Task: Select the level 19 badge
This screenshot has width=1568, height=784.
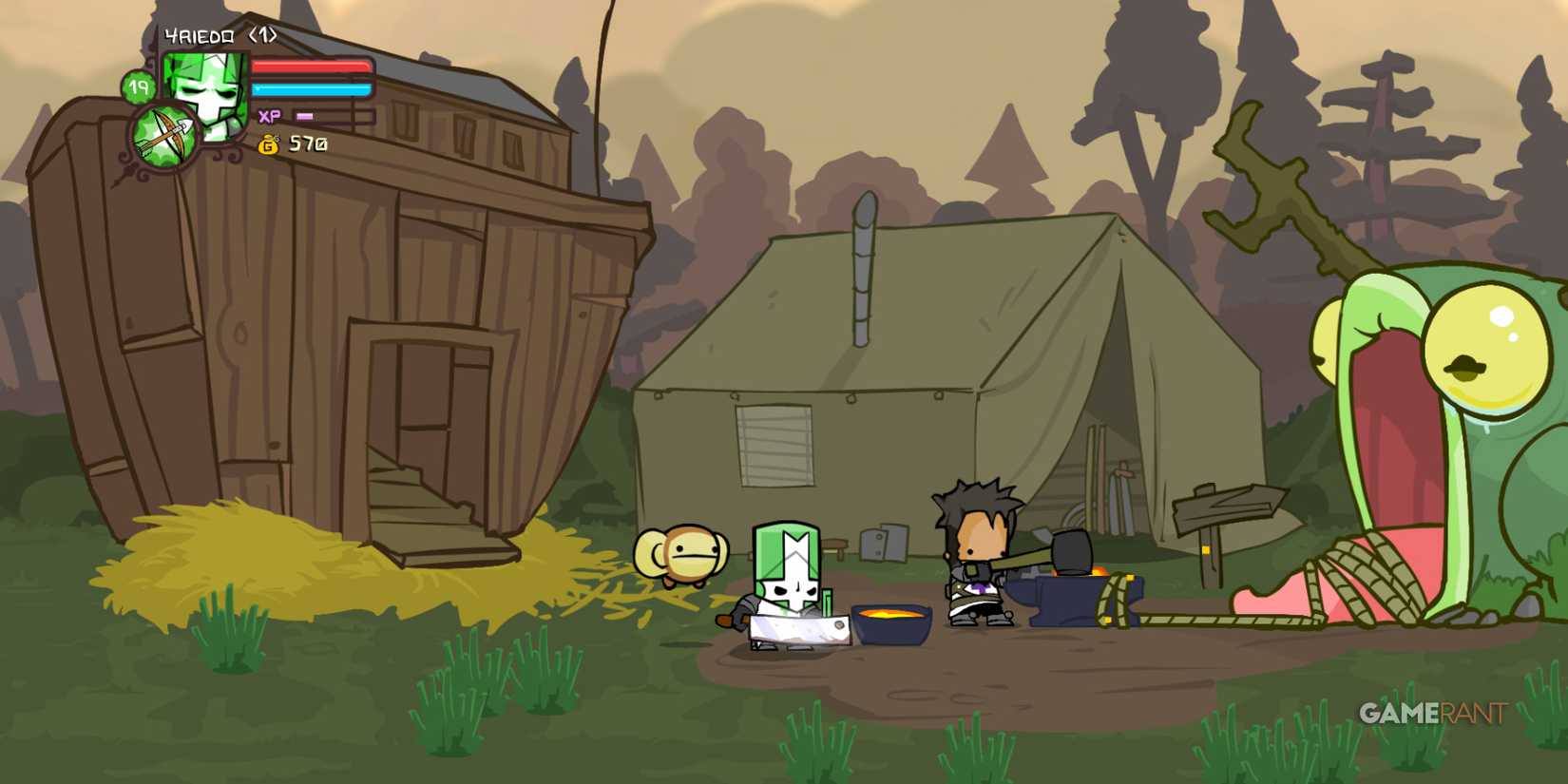Action: pyautogui.click(x=141, y=87)
